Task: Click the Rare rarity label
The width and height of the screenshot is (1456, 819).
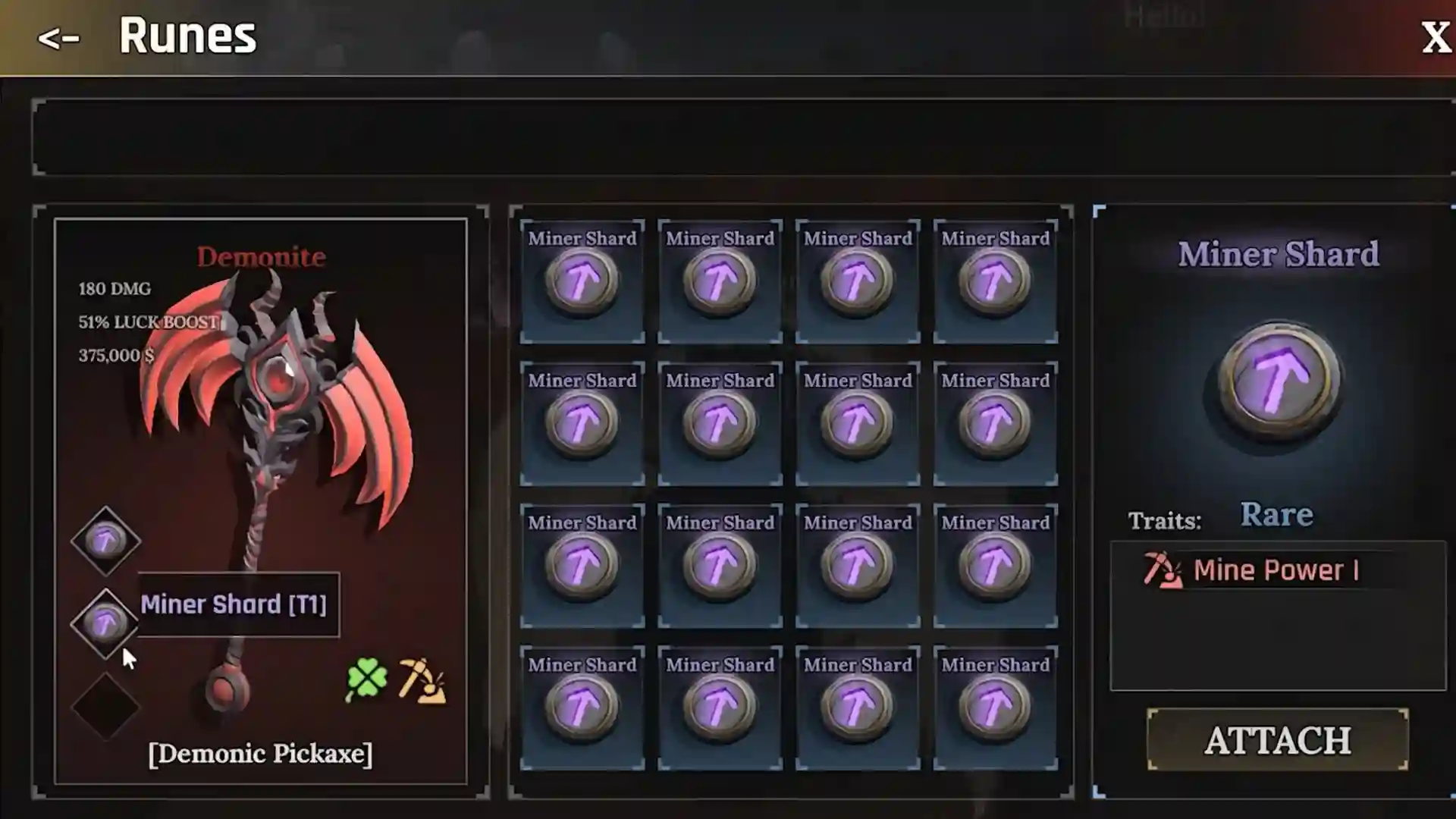Action: [1278, 513]
